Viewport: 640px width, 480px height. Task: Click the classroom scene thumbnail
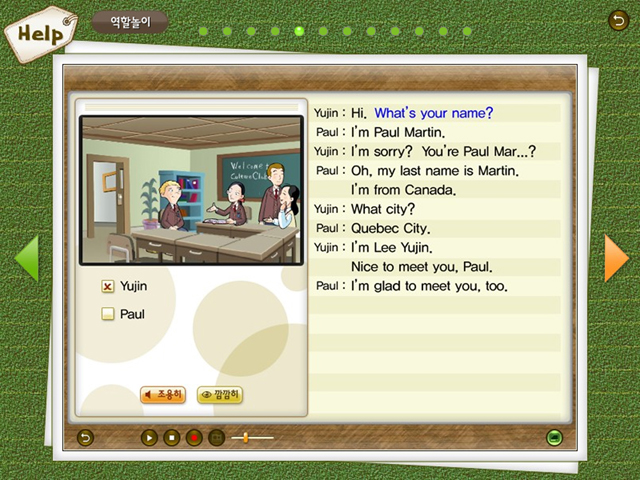click(x=191, y=190)
